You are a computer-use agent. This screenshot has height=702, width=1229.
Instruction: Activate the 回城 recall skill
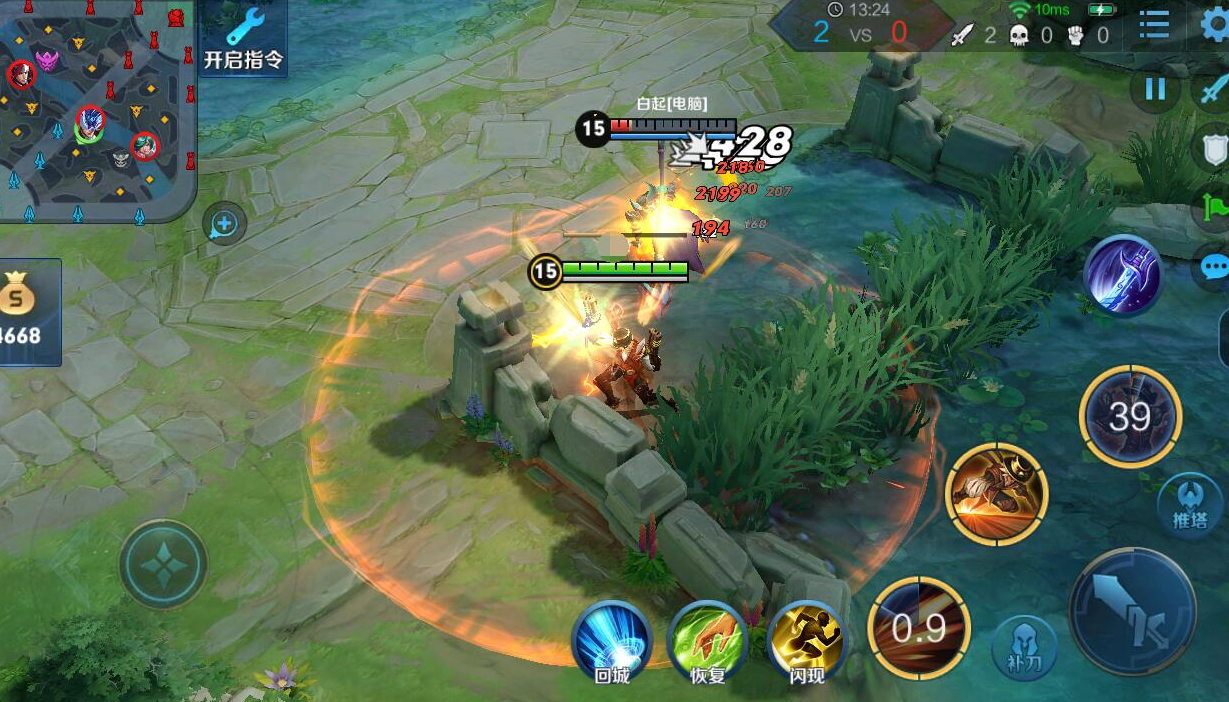pyautogui.click(x=611, y=641)
